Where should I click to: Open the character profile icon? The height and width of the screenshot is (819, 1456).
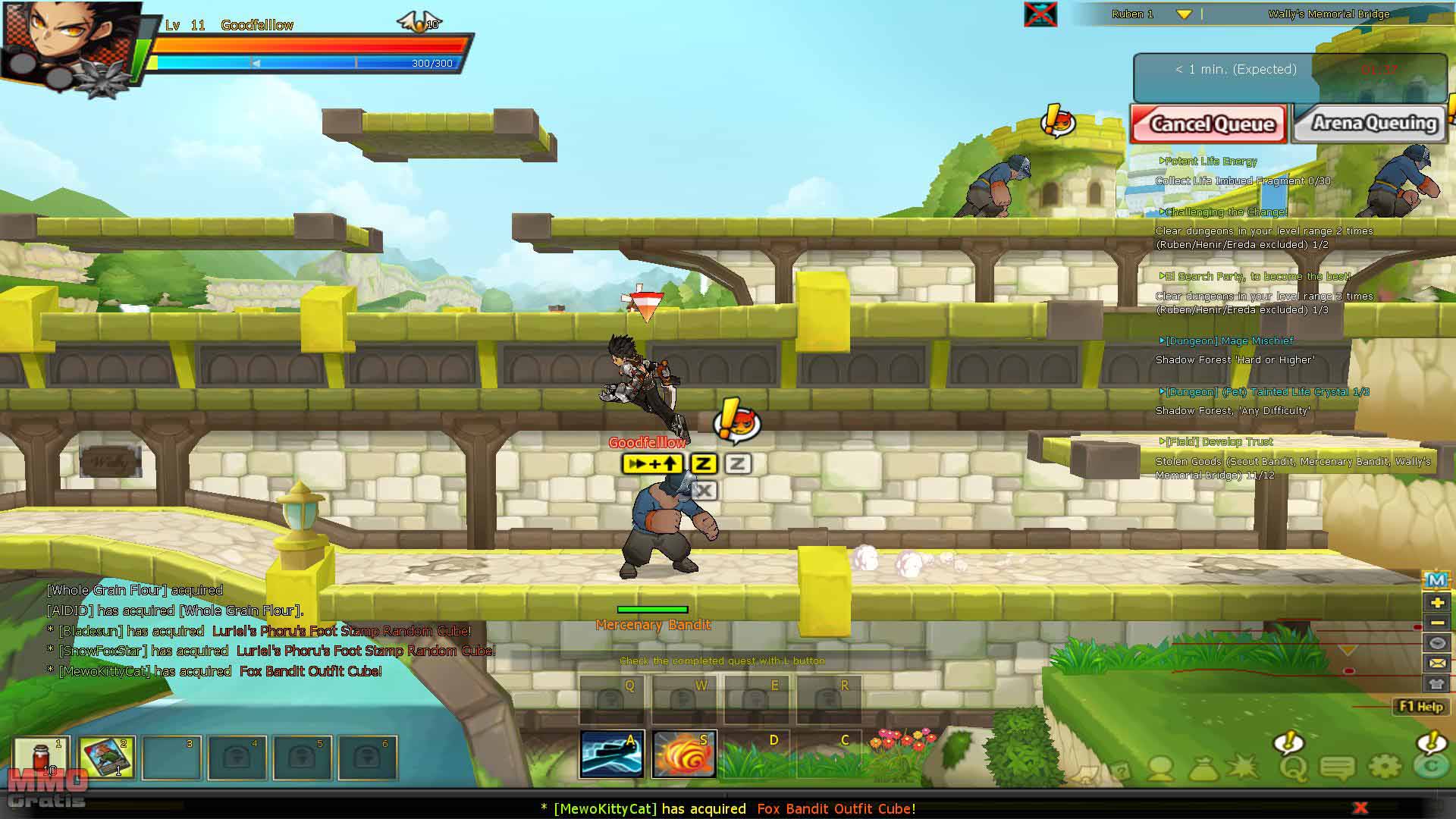click(x=1160, y=770)
